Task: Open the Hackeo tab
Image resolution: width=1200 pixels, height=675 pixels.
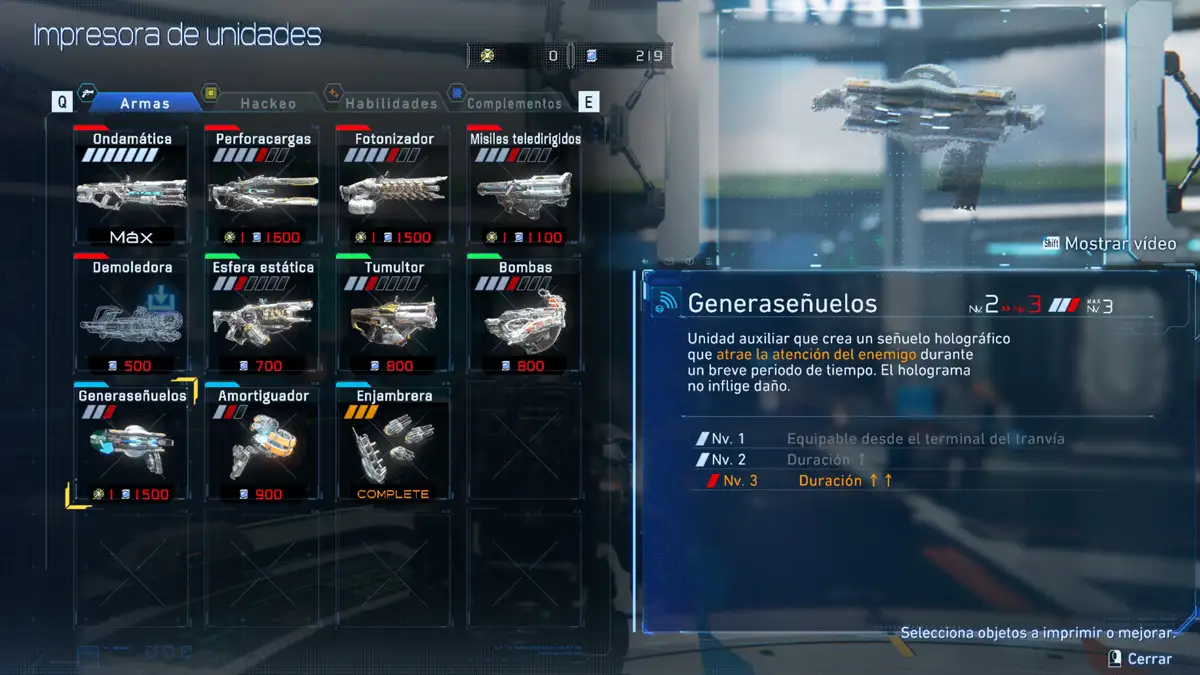Action: tap(266, 102)
